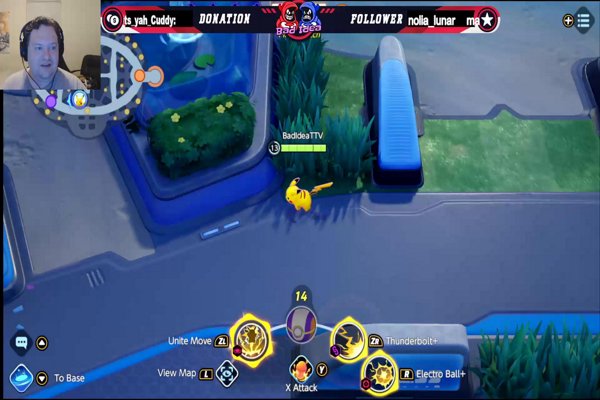Open the quick chat speech bubble
The height and width of the screenshot is (400, 600).
point(20,343)
